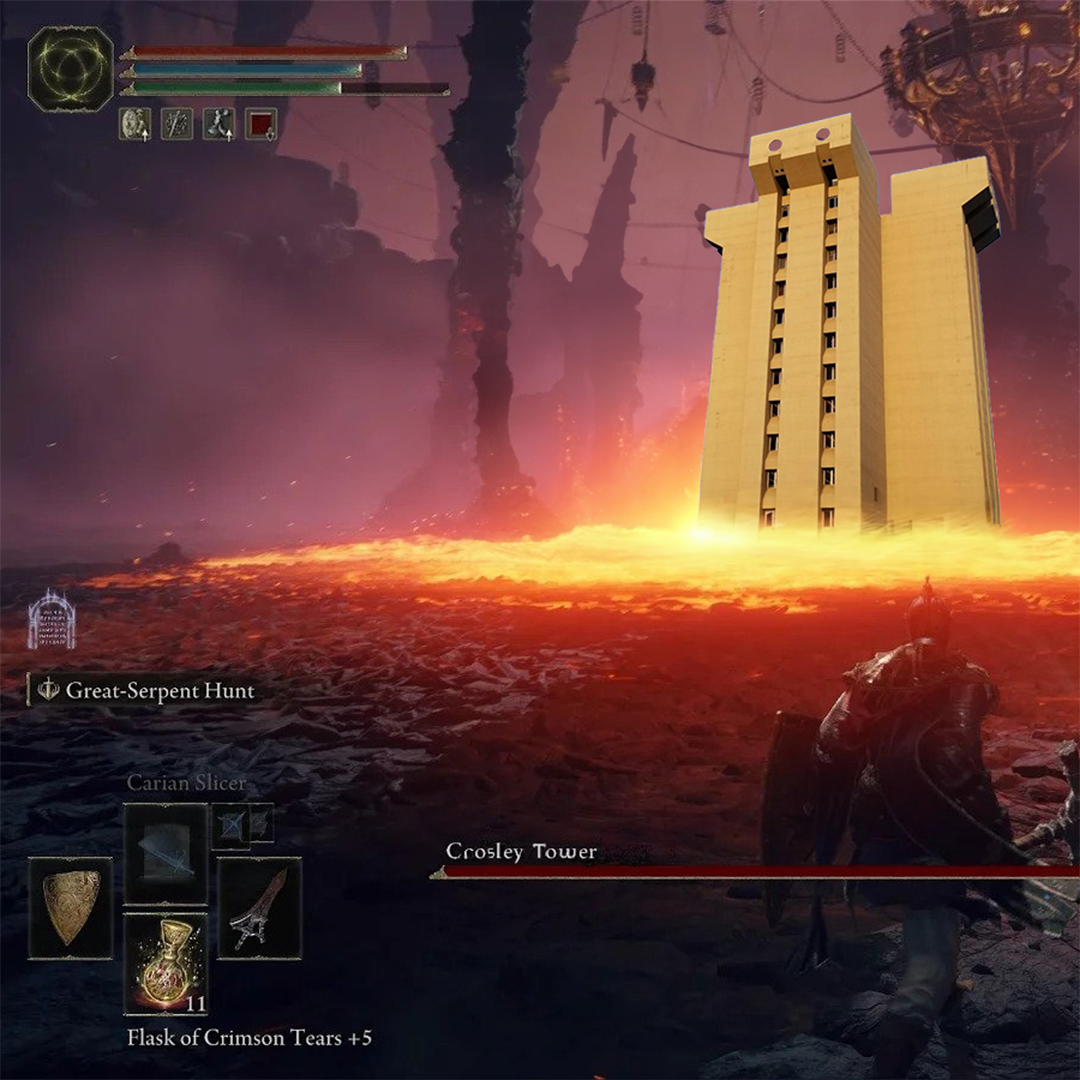Select the running figure buff icon
The height and width of the screenshot is (1080, 1080).
(x=219, y=124)
